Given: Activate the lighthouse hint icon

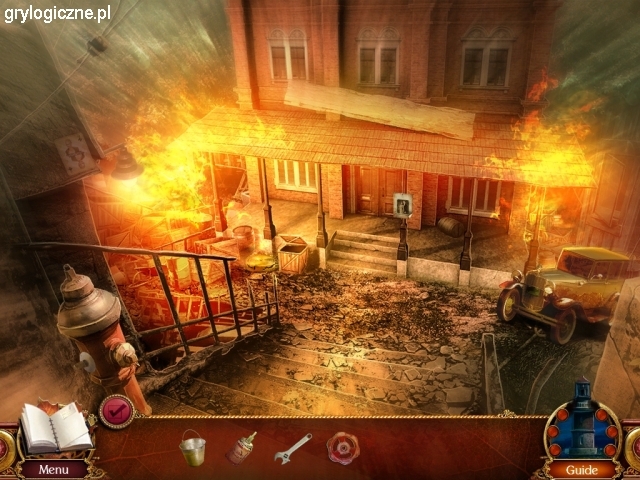Looking at the screenshot, I should [581, 422].
